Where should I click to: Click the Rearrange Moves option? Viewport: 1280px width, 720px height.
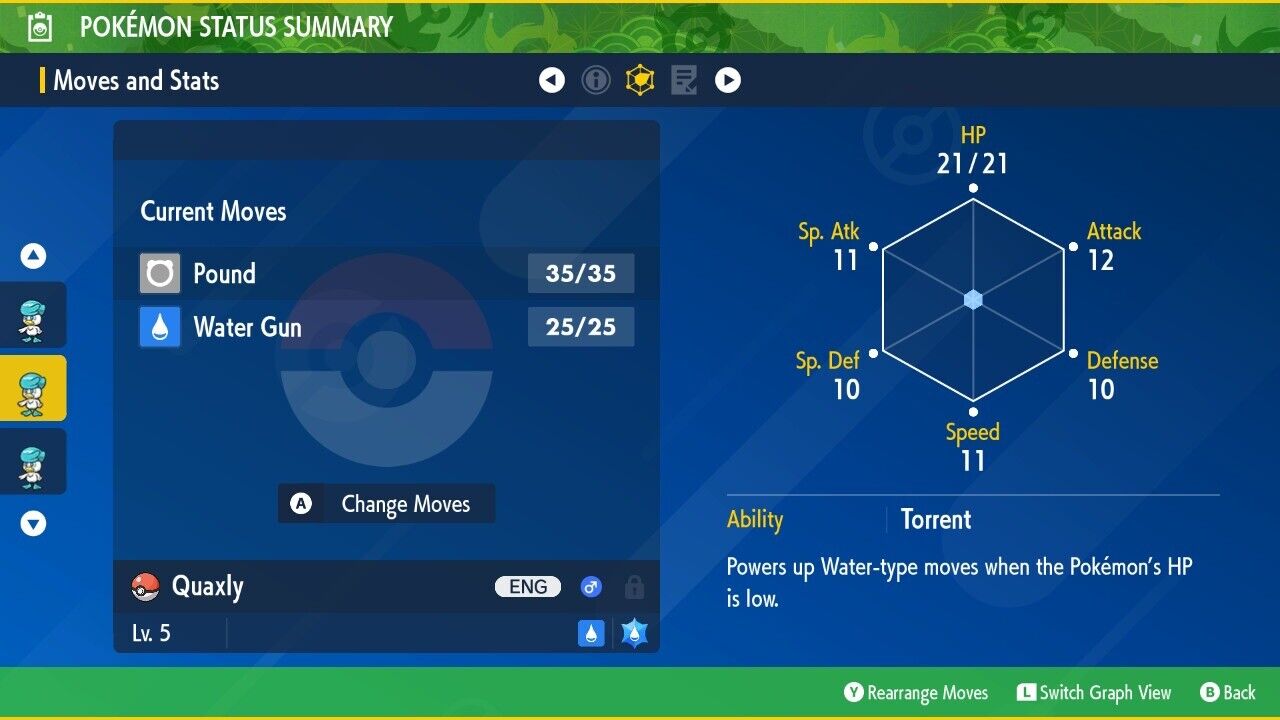point(916,693)
